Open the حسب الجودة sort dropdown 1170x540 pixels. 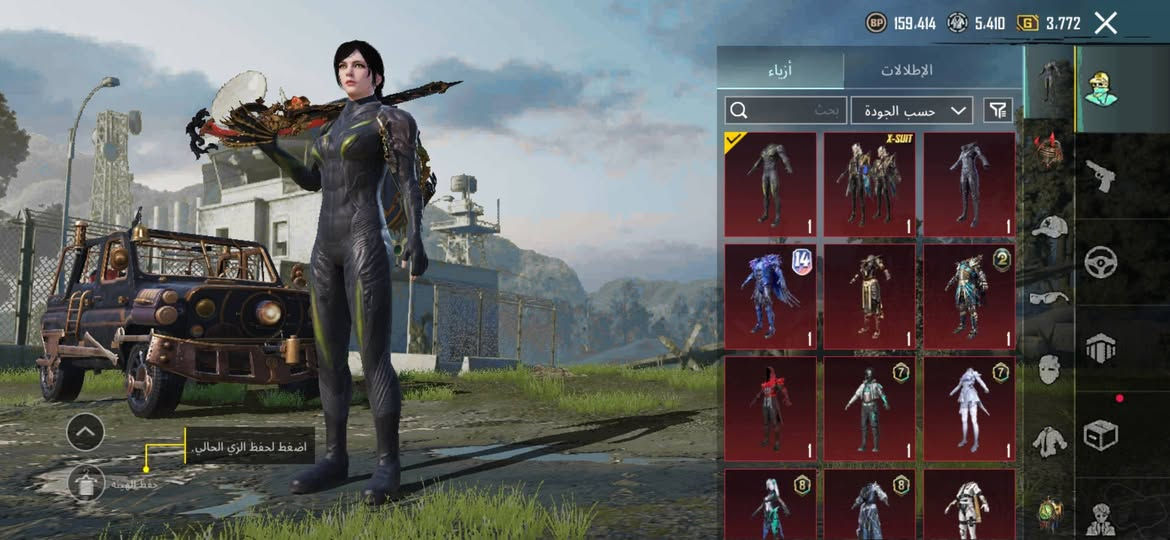click(x=911, y=110)
